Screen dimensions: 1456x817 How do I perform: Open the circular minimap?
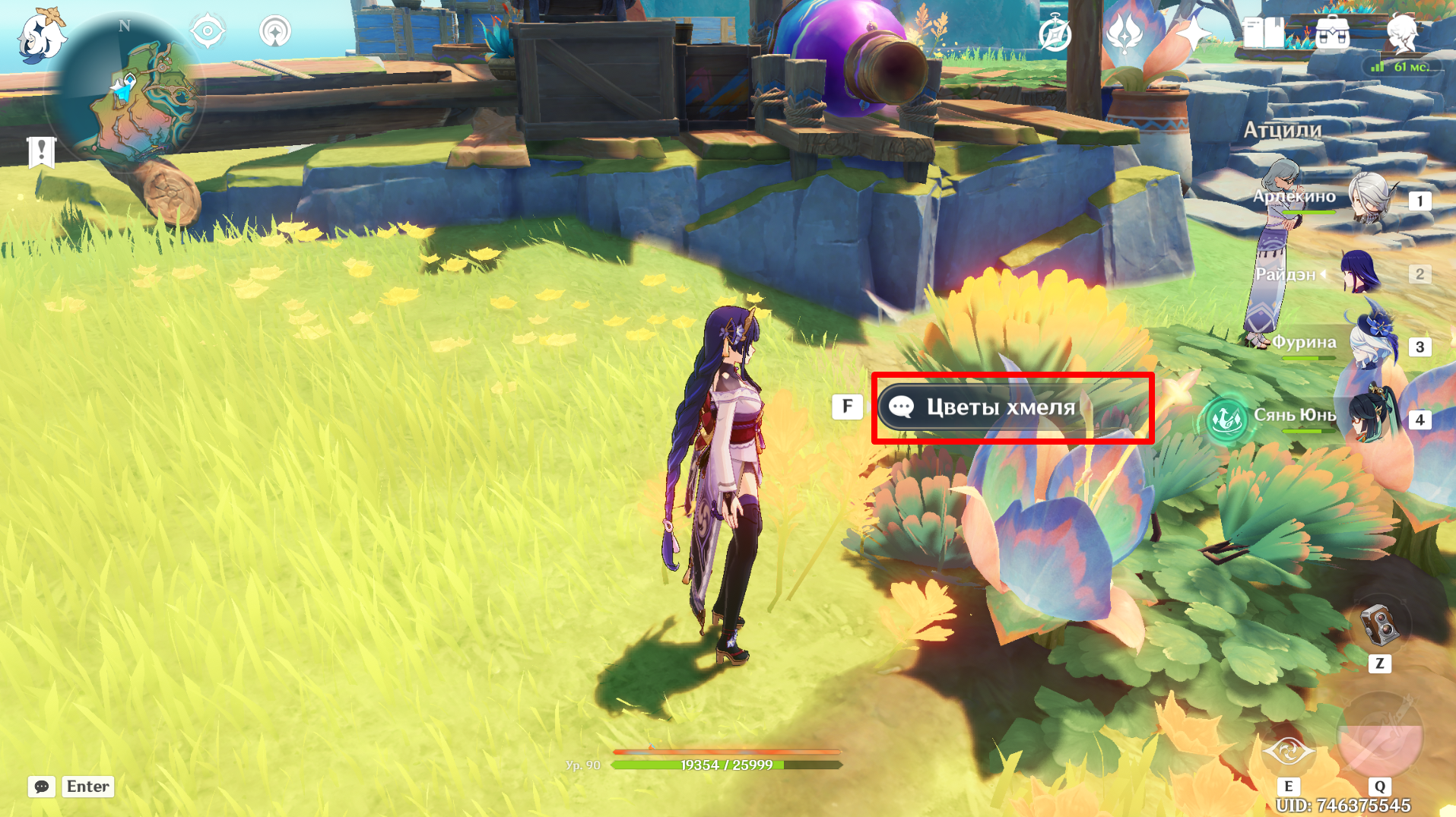click(x=125, y=93)
